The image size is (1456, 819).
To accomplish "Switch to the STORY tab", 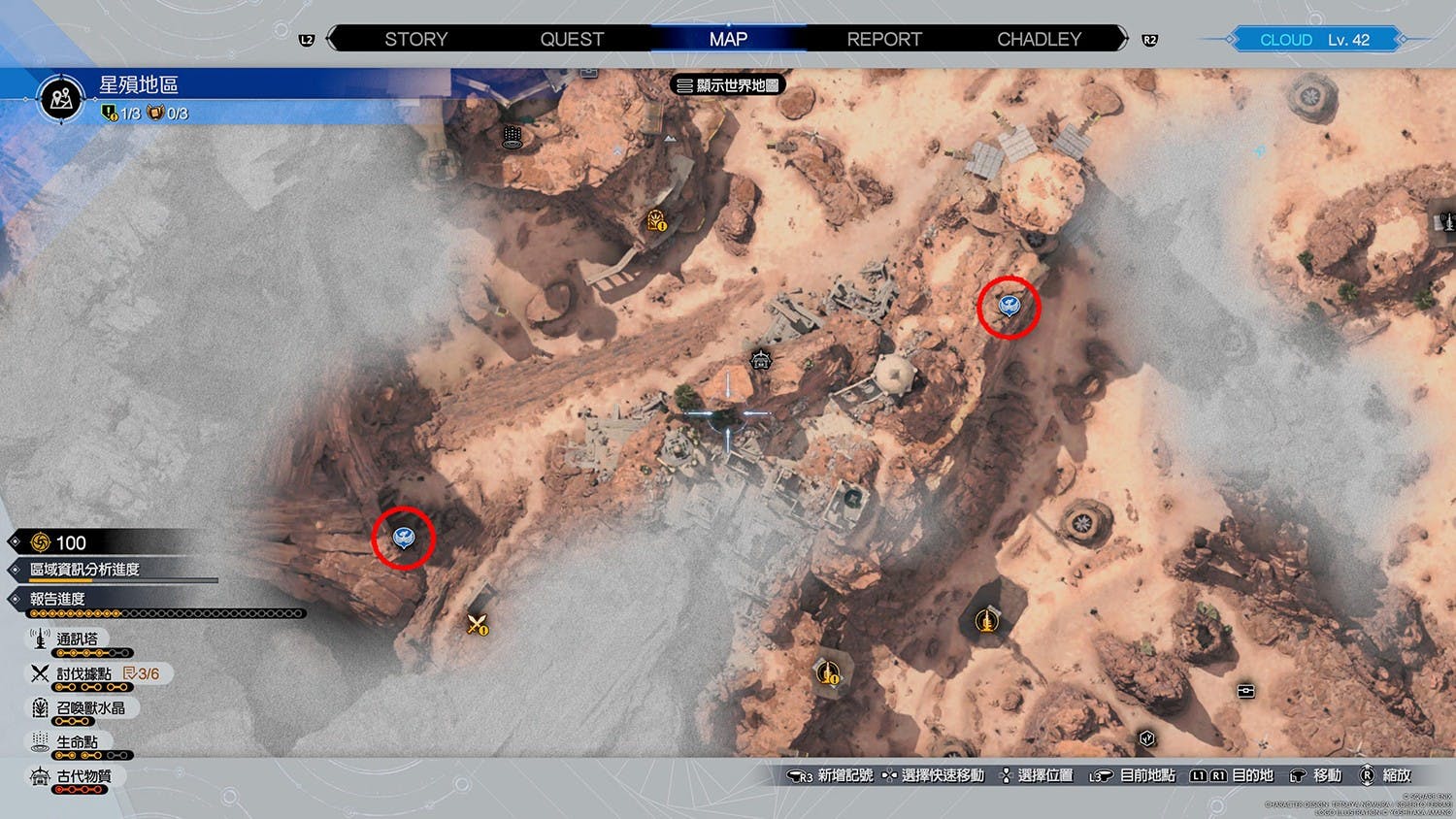I will point(415,40).
